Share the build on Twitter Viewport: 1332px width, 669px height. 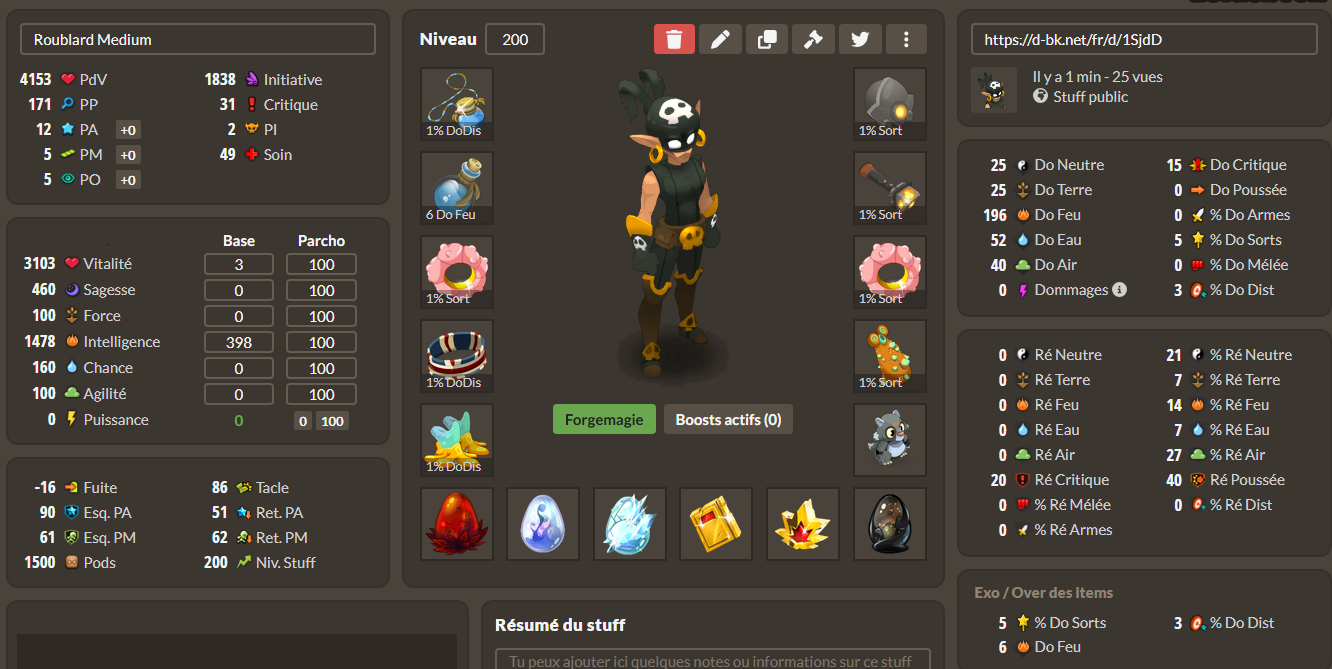click(859, 39)
